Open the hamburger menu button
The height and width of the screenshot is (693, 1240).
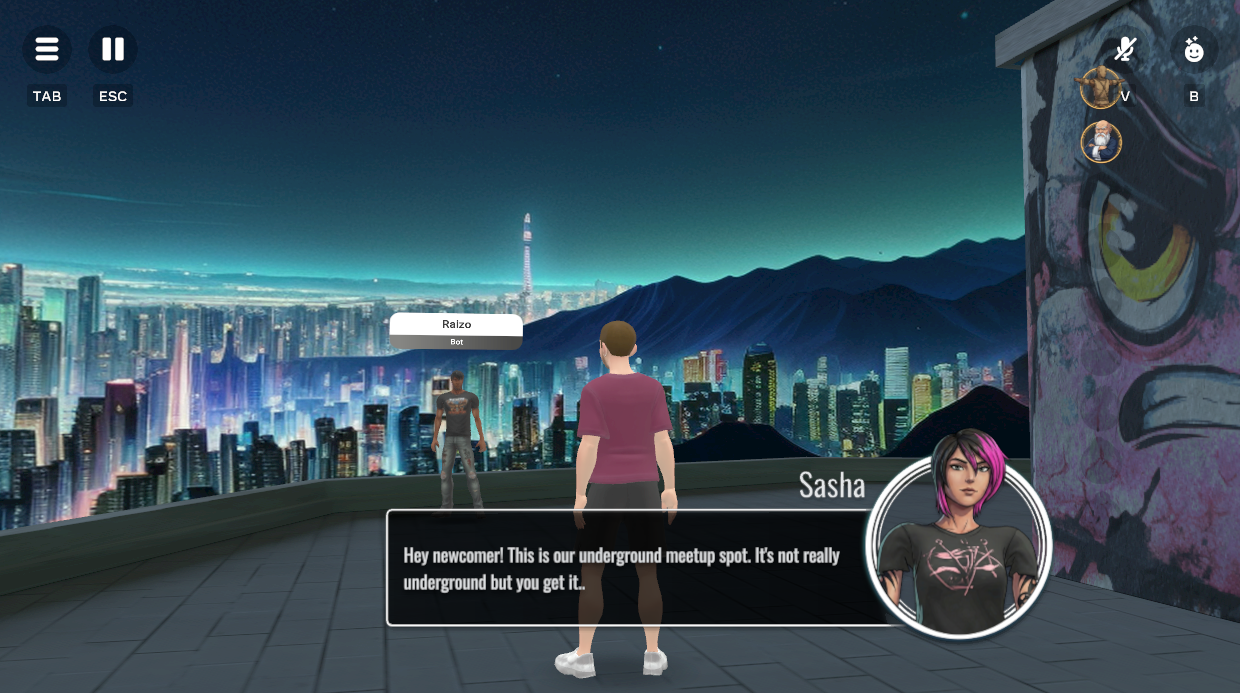pyautogui.click(x=47, y=49)
